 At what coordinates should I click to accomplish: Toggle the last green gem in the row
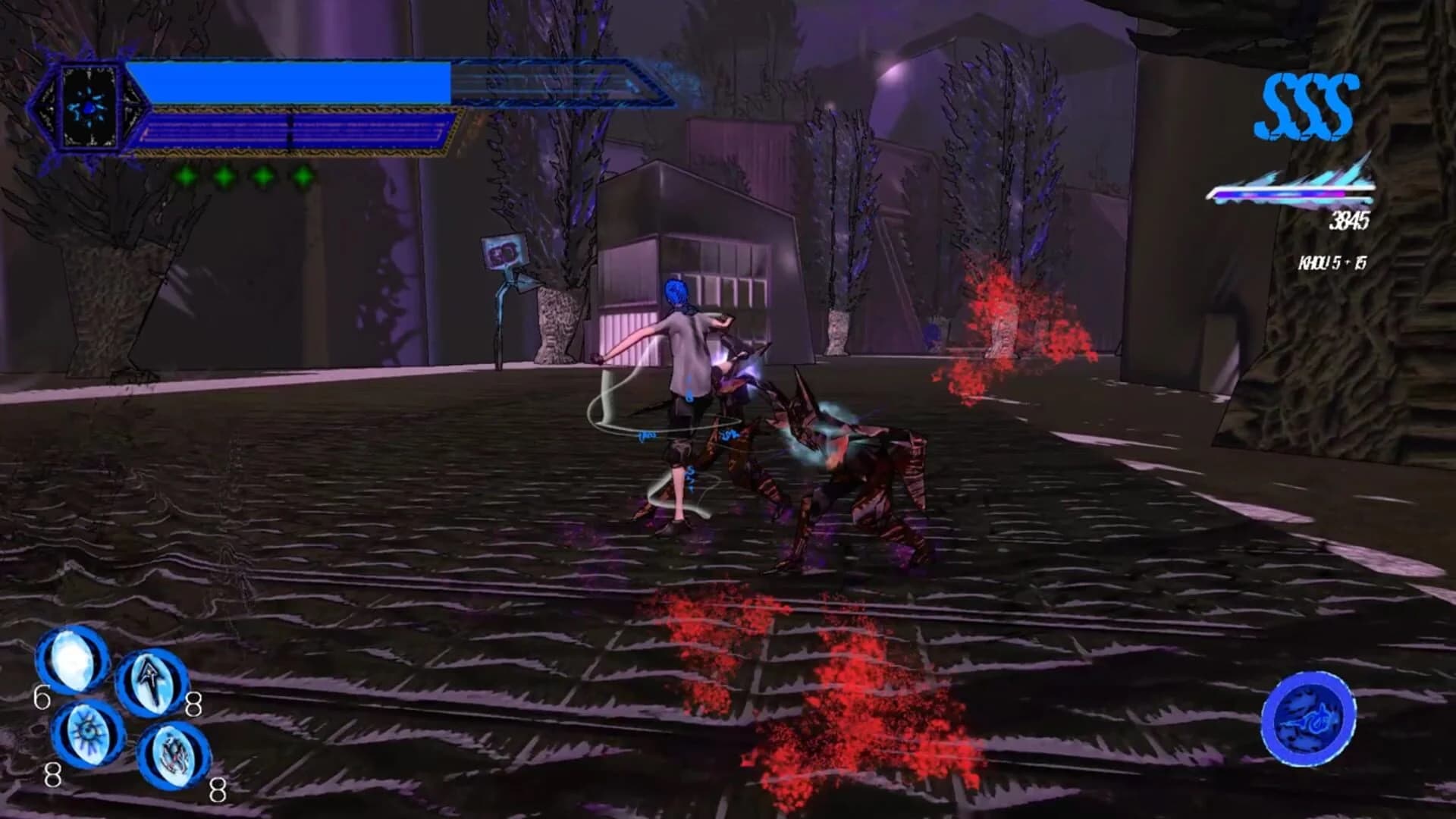pos(303,177)
